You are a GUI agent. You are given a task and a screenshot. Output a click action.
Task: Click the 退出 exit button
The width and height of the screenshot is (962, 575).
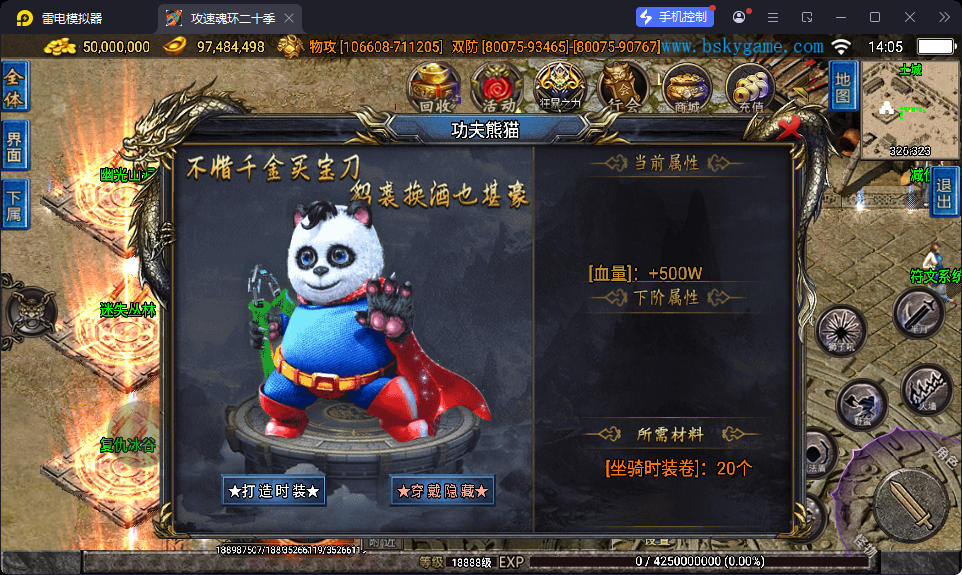click(x=944, y=191)
